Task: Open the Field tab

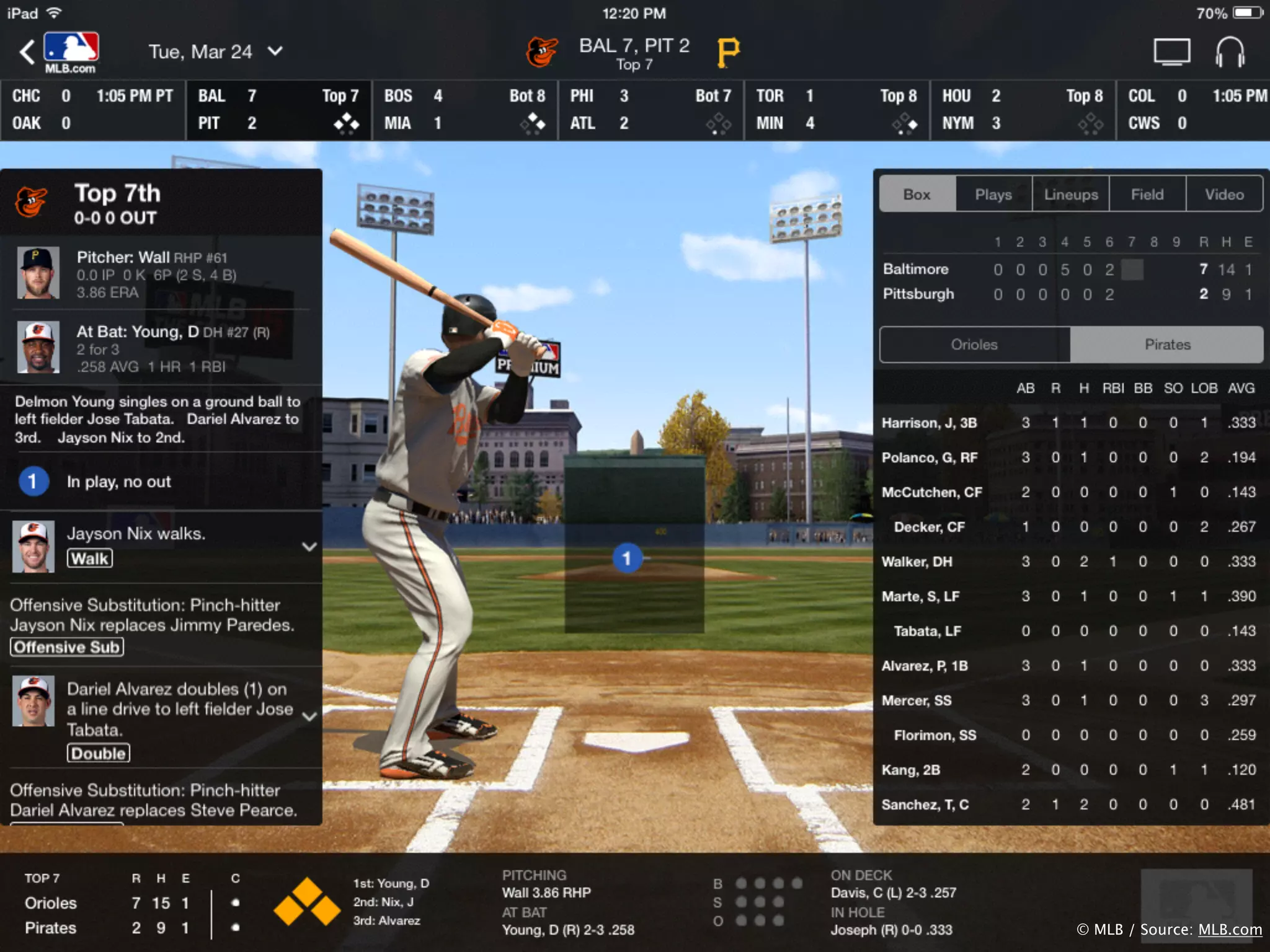Action: [1147, 195]
